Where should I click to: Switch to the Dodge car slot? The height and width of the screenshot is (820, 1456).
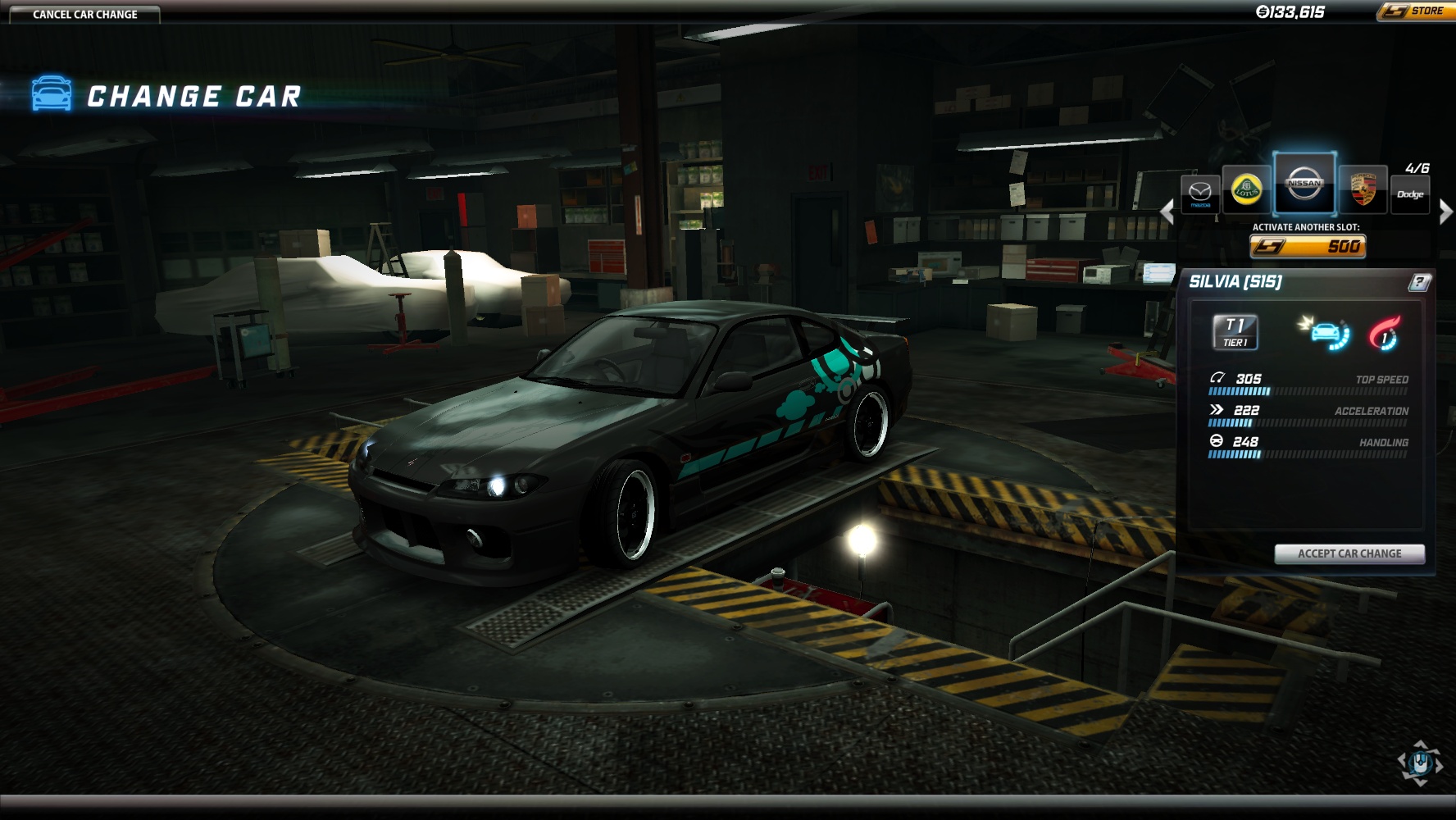click(x=1410, y=194)
